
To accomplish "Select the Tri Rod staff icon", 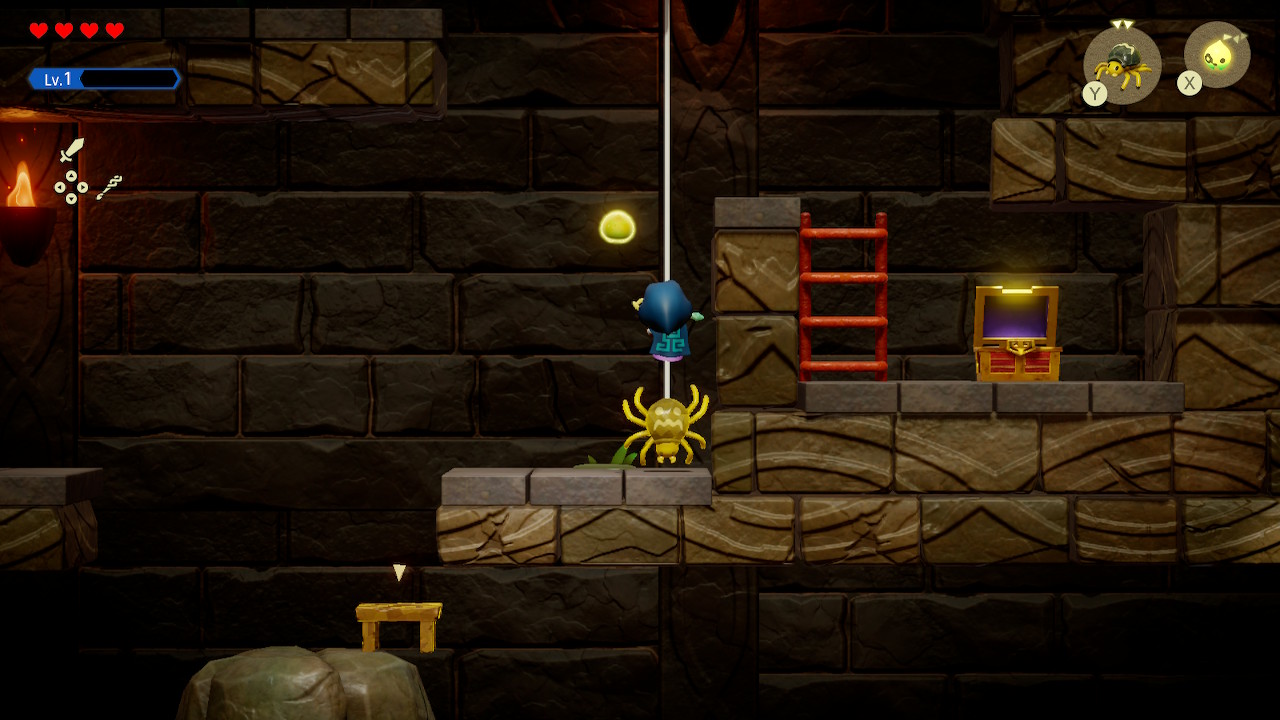I will point(110,186).
